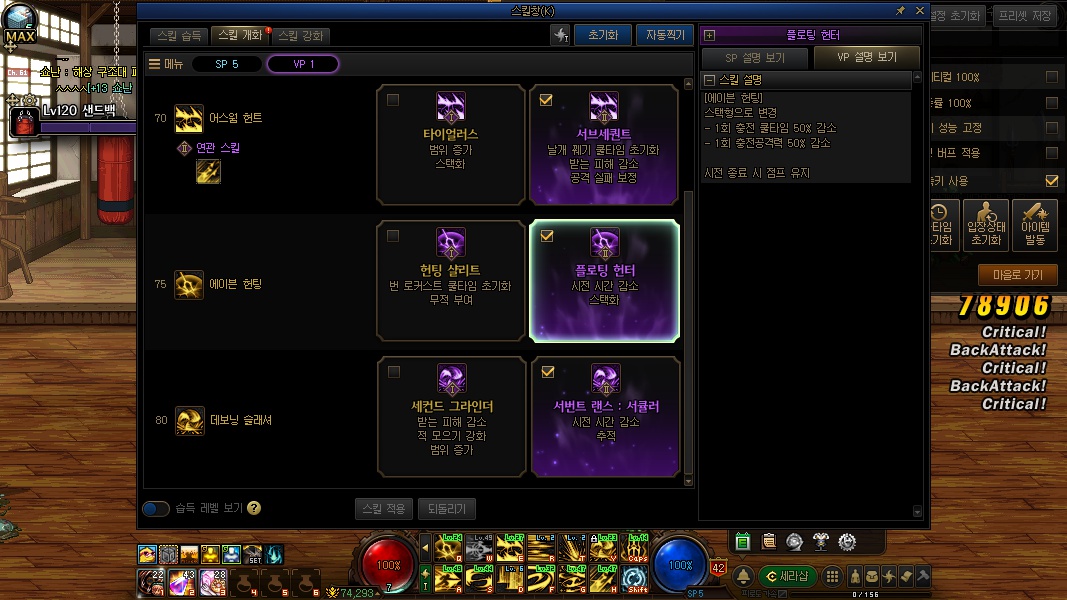Collapse the 스킬 설명 section
1067x600 pixels.
[710, 80]
